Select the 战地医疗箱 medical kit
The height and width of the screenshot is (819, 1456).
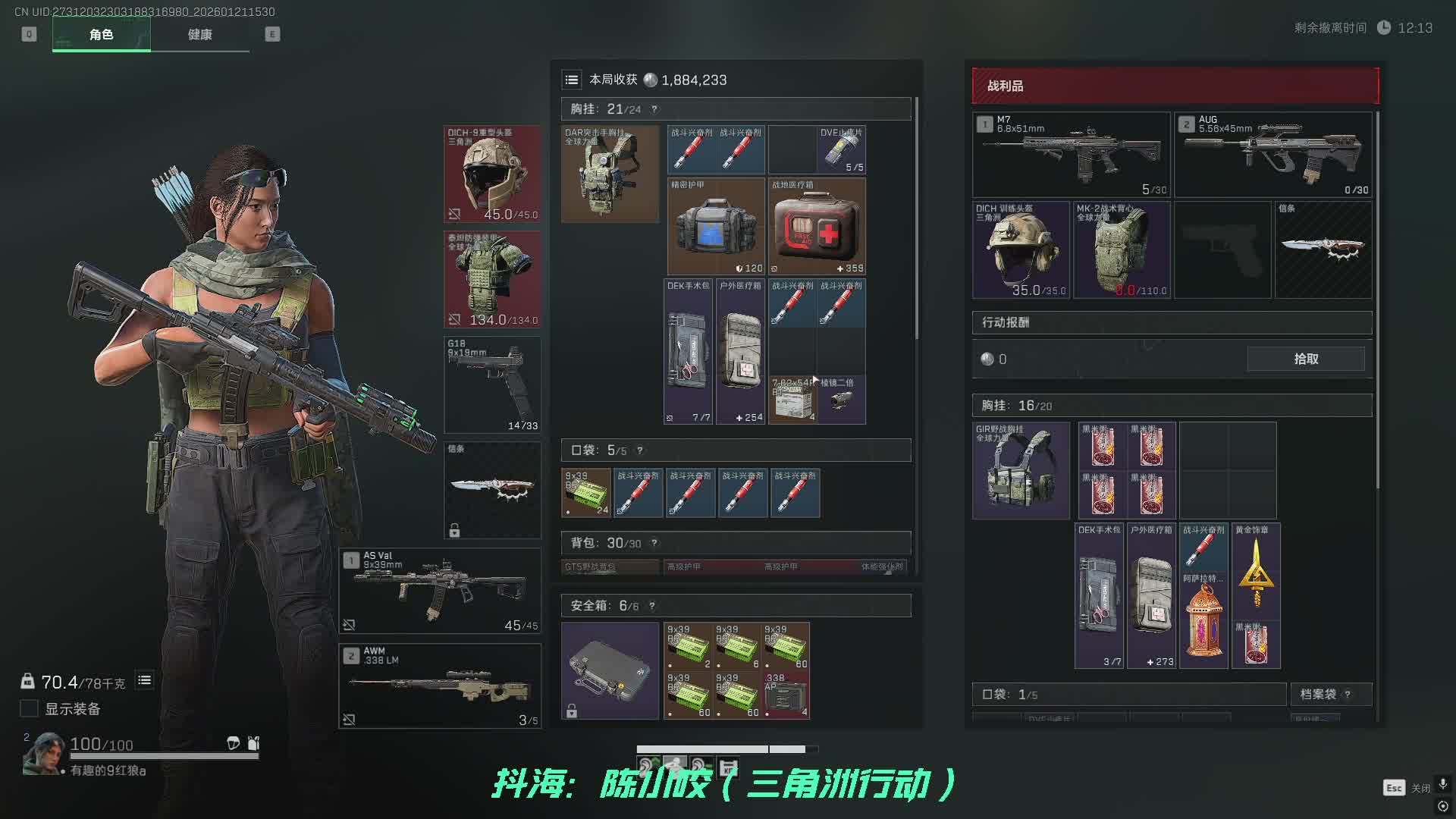[x=817, y=227]
